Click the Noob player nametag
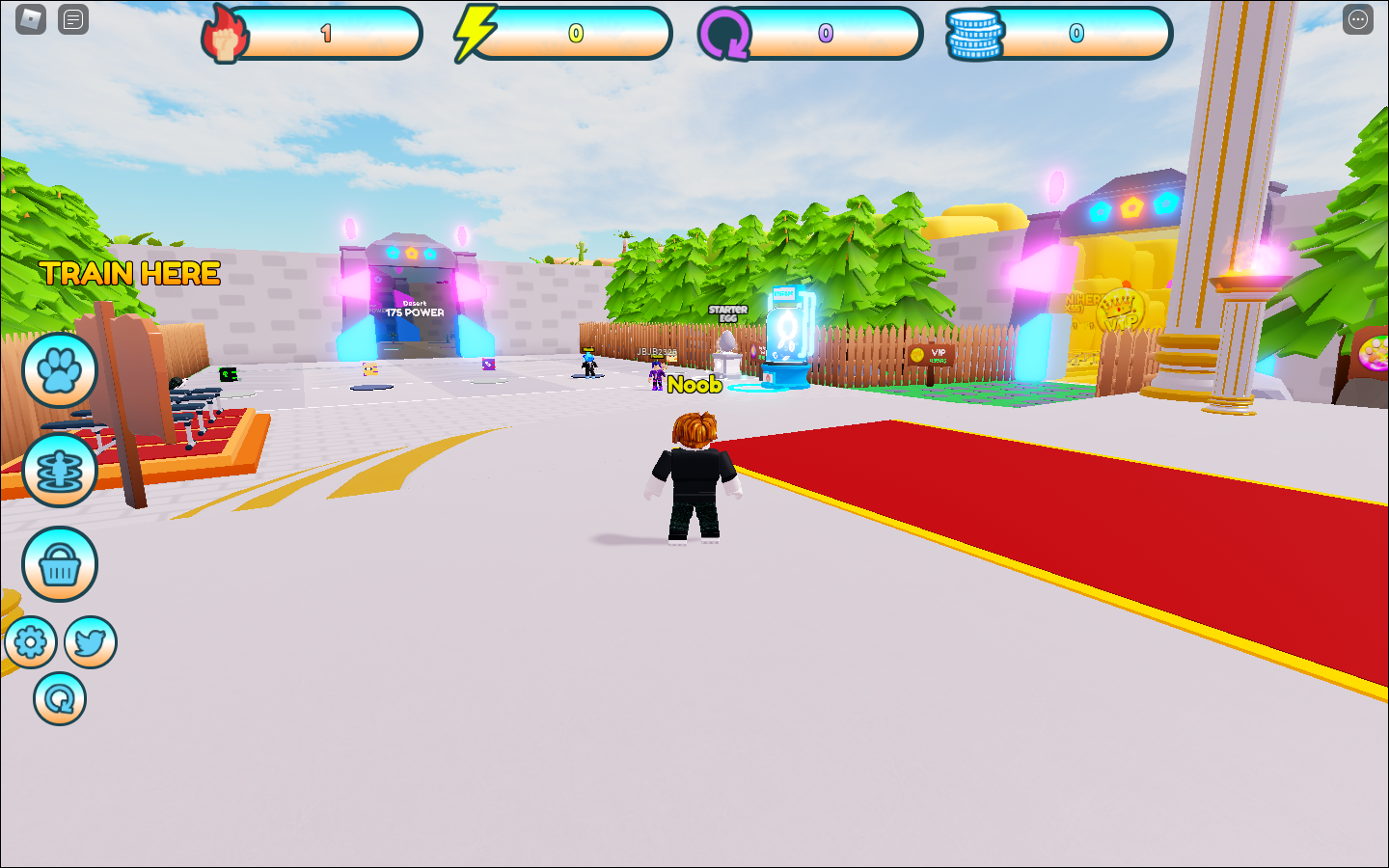Screen dimensions: 1389x868 pos(694,385)
